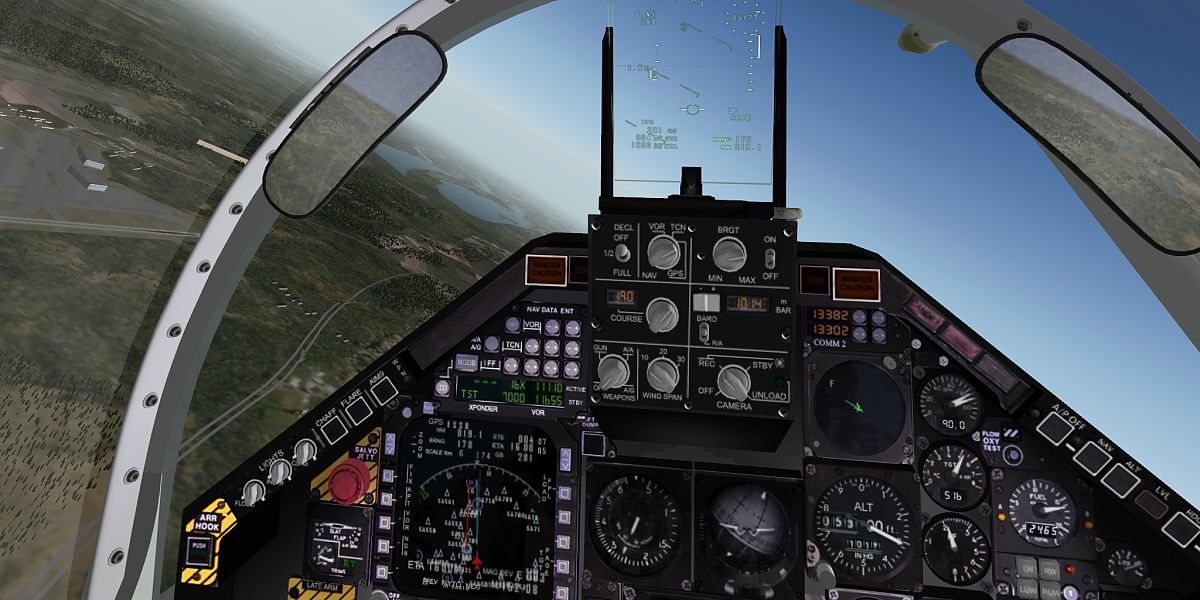Click the FLOW OXY TEST button
The height and width of the screenshot is (600, 1200).
click(x=1013, y=457)
